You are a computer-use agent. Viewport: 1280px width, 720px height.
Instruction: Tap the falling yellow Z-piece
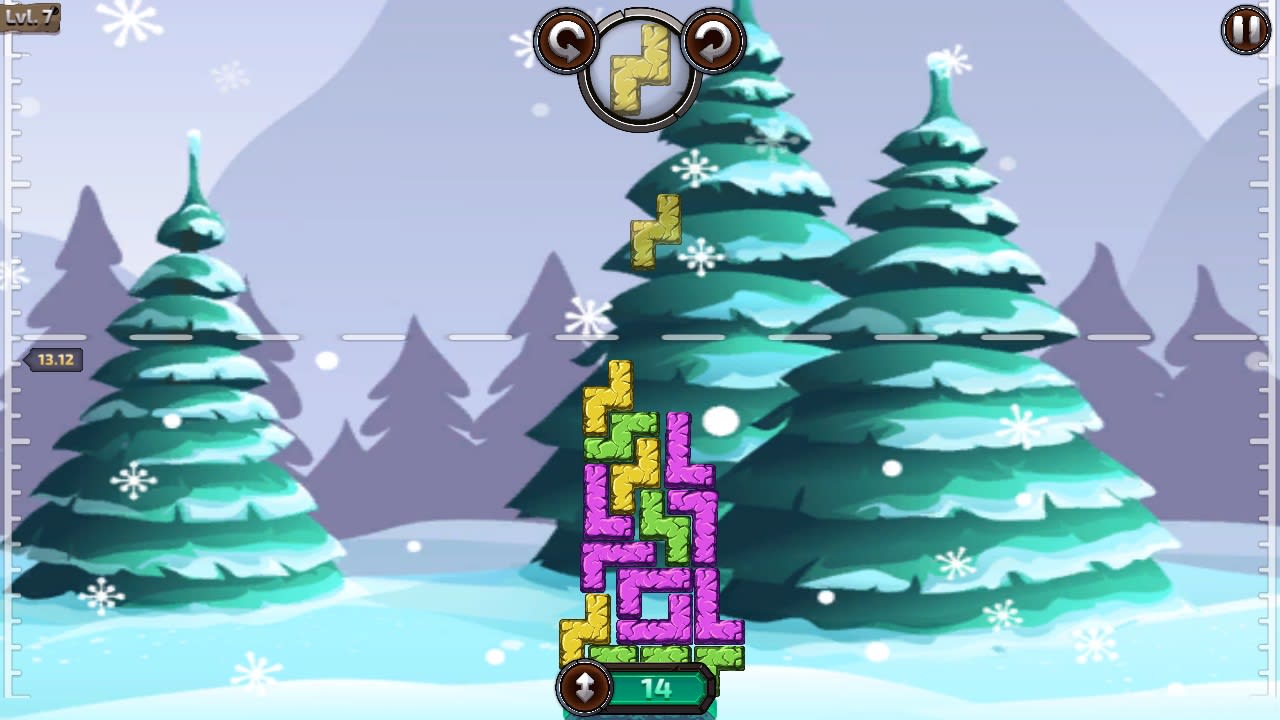pyautogui.click(x=655, y=232)
